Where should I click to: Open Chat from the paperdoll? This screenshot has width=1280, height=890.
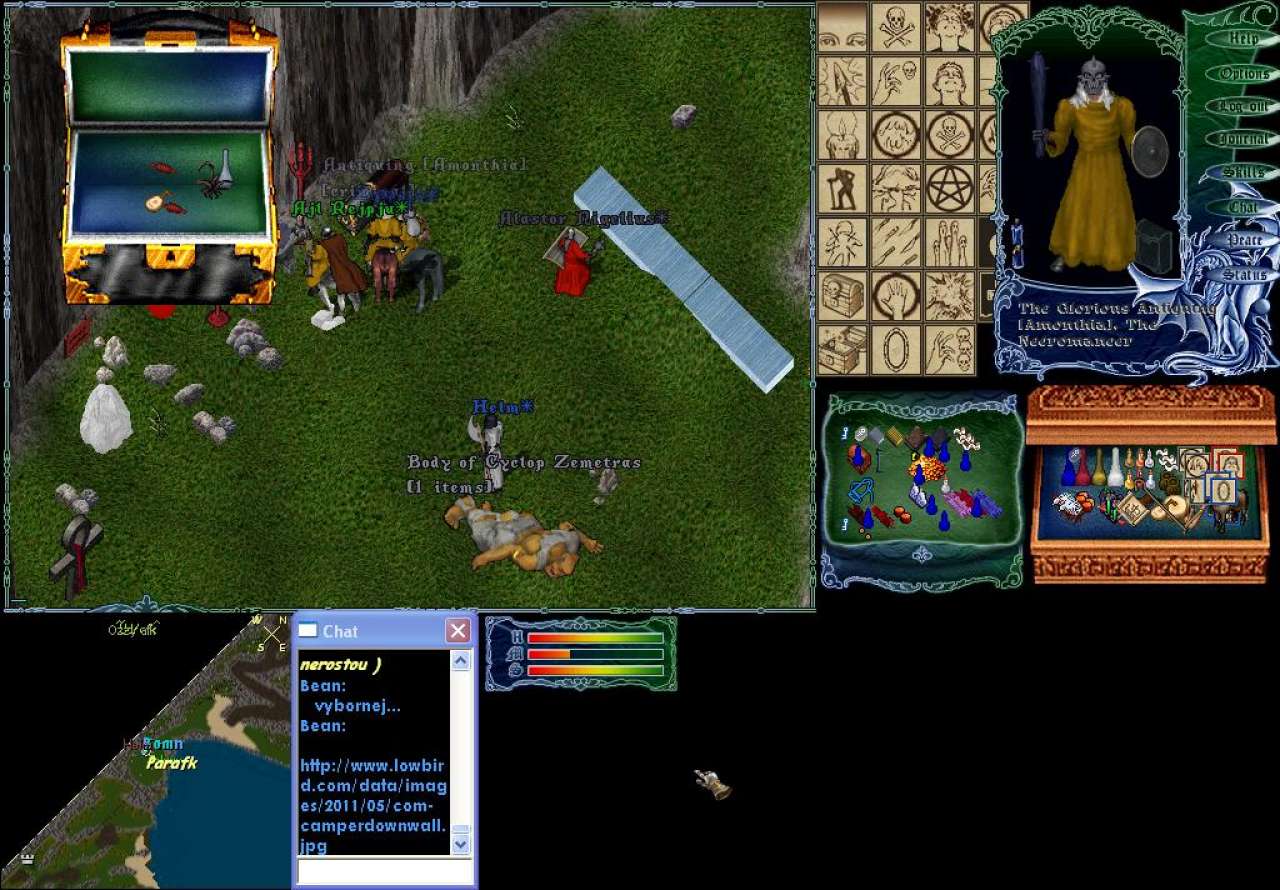[1243, 207]
